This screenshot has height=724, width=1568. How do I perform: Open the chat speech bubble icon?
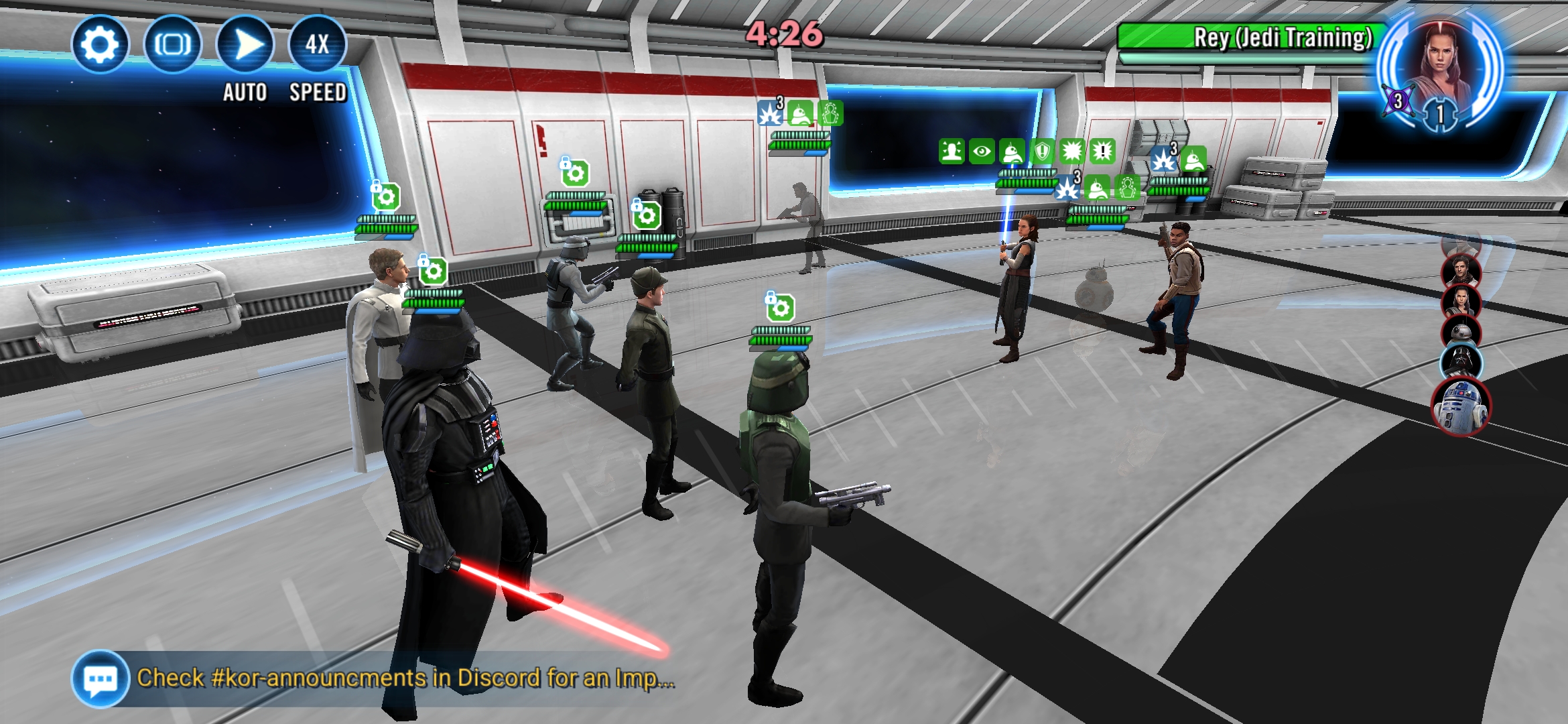pyautogui.click(x=101, y=678)
